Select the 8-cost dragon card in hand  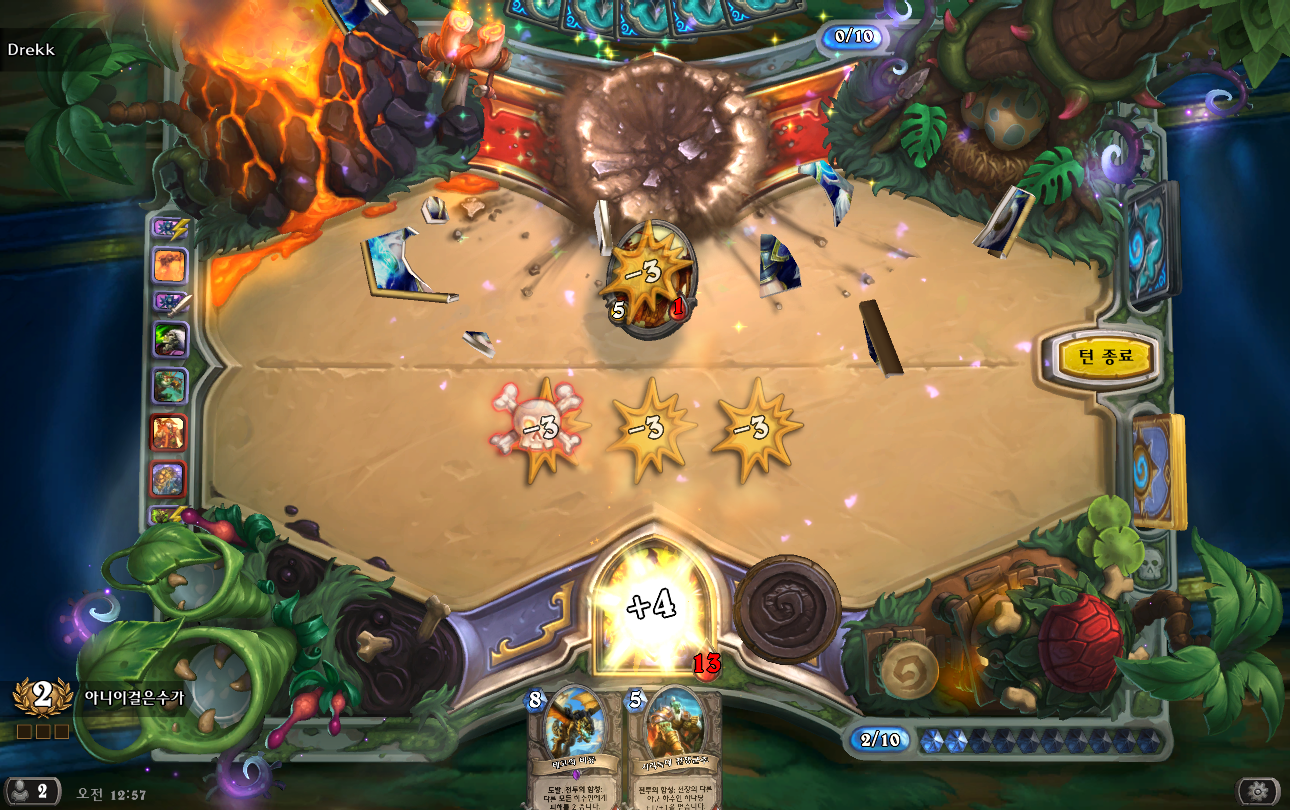point(574,745)
